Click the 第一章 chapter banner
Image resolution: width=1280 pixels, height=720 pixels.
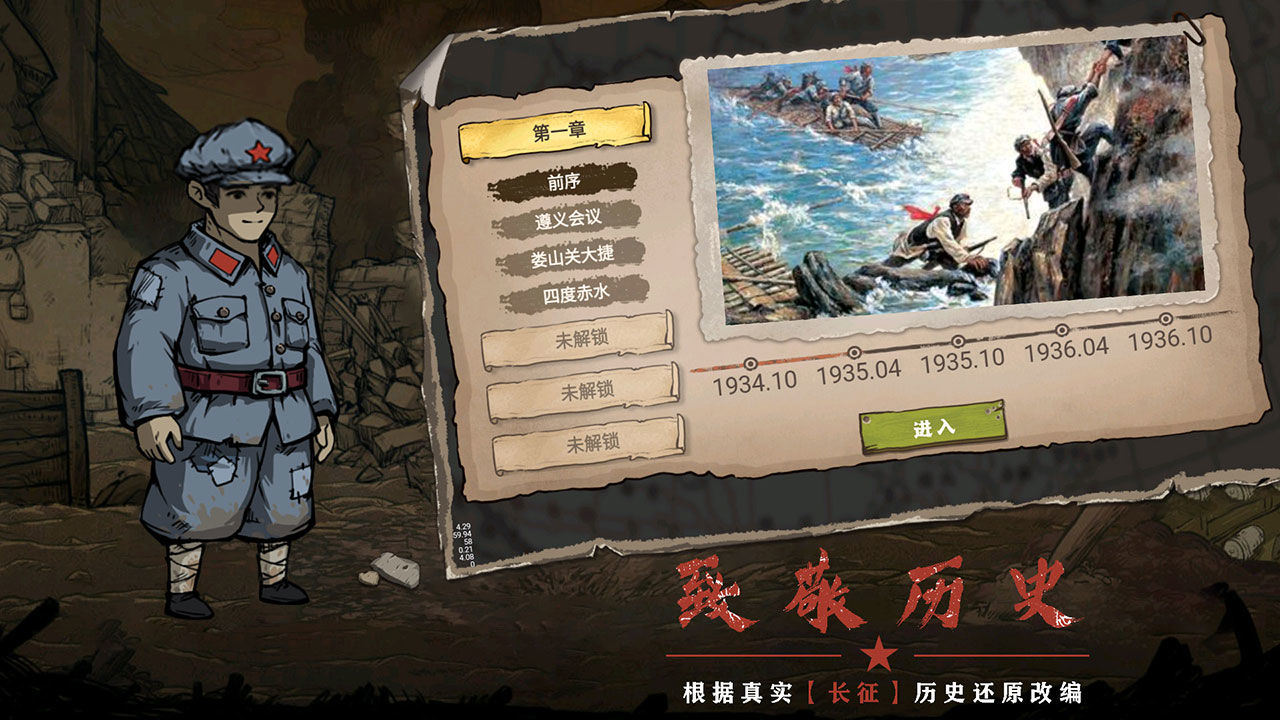click(x=557, y=128)
